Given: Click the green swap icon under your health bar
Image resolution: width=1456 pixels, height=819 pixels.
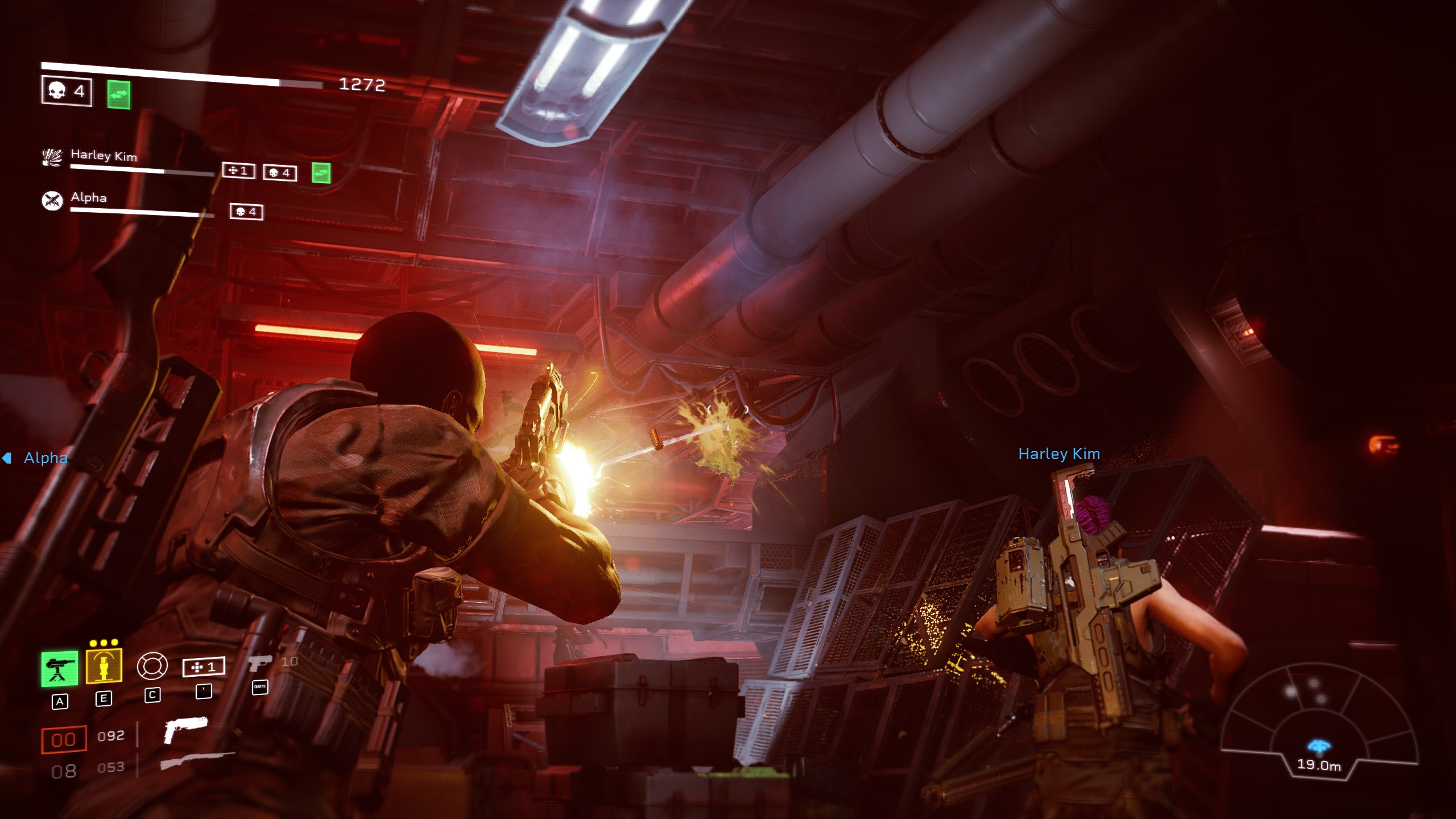Looking at the screenshot, I should coord(119,95).
